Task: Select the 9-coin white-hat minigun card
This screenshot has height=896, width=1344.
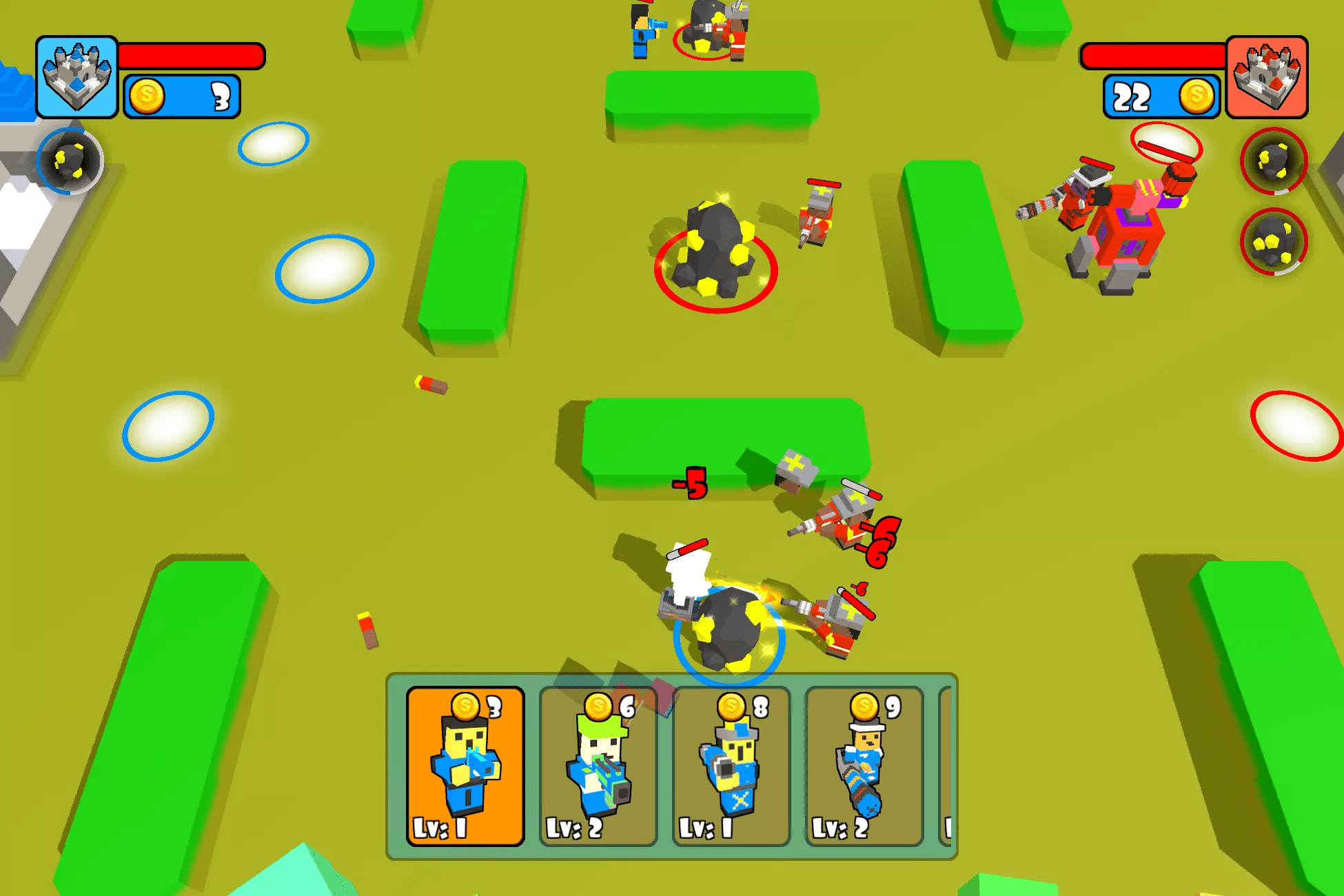Action: tap(864, 766)
